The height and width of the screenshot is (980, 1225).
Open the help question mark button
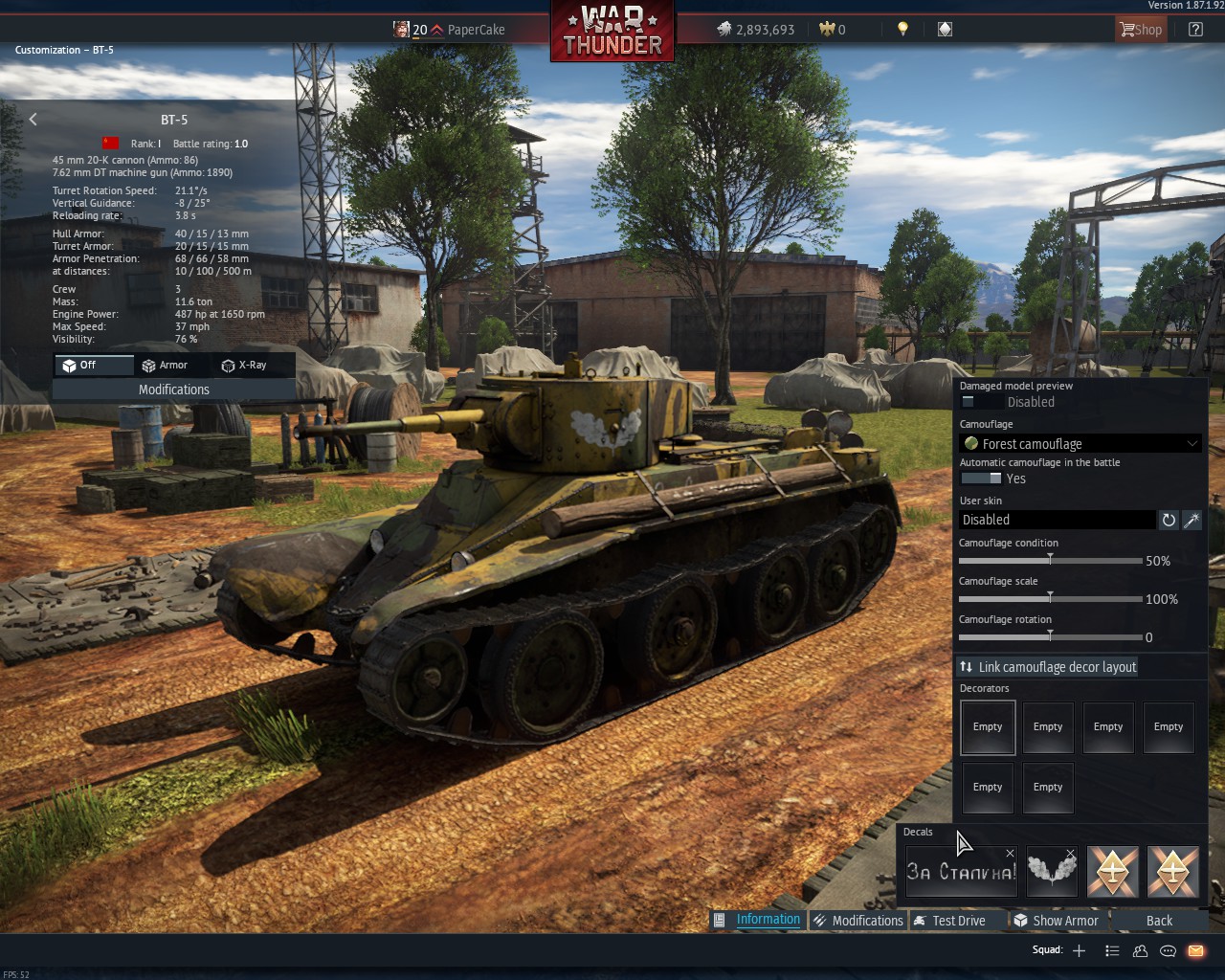tap(1195, 30)
